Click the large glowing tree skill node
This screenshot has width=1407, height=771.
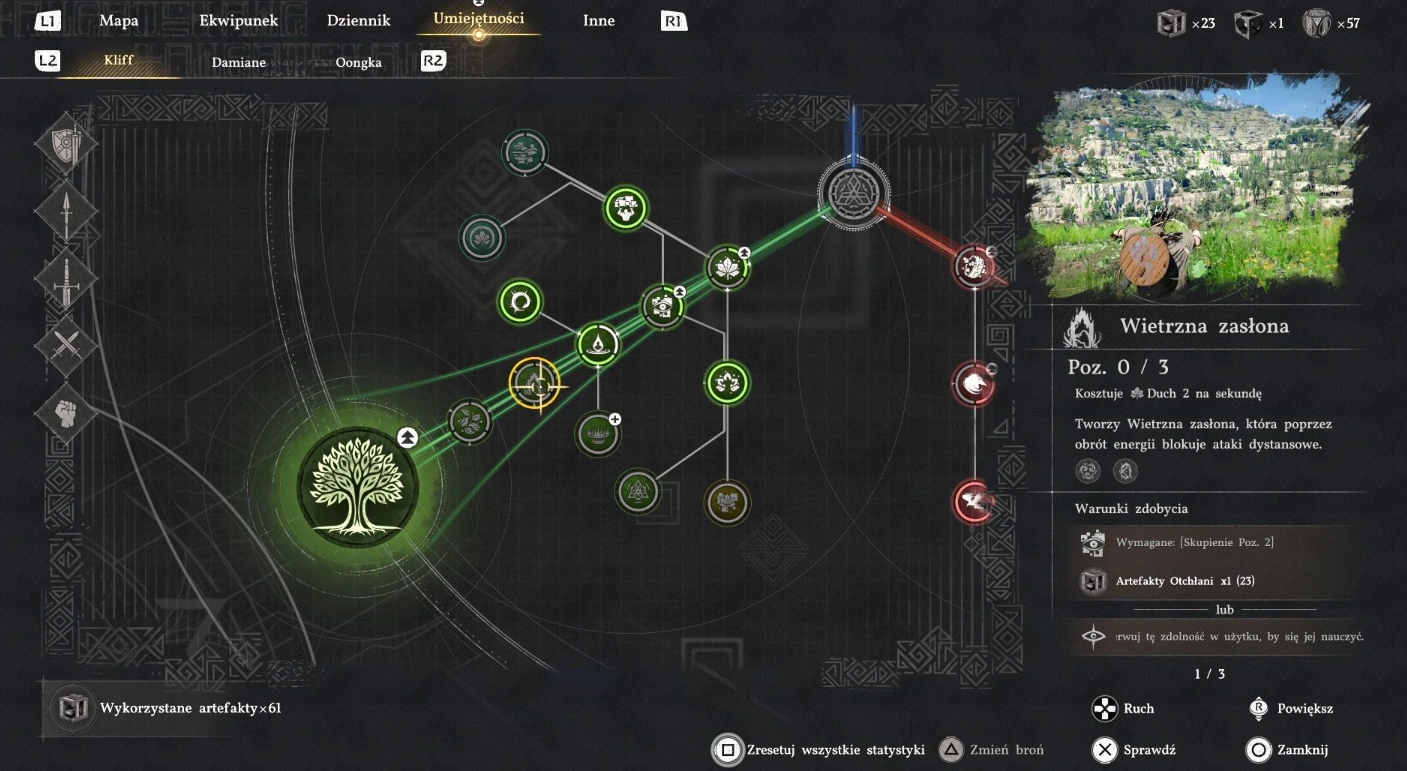coord(357,486)
